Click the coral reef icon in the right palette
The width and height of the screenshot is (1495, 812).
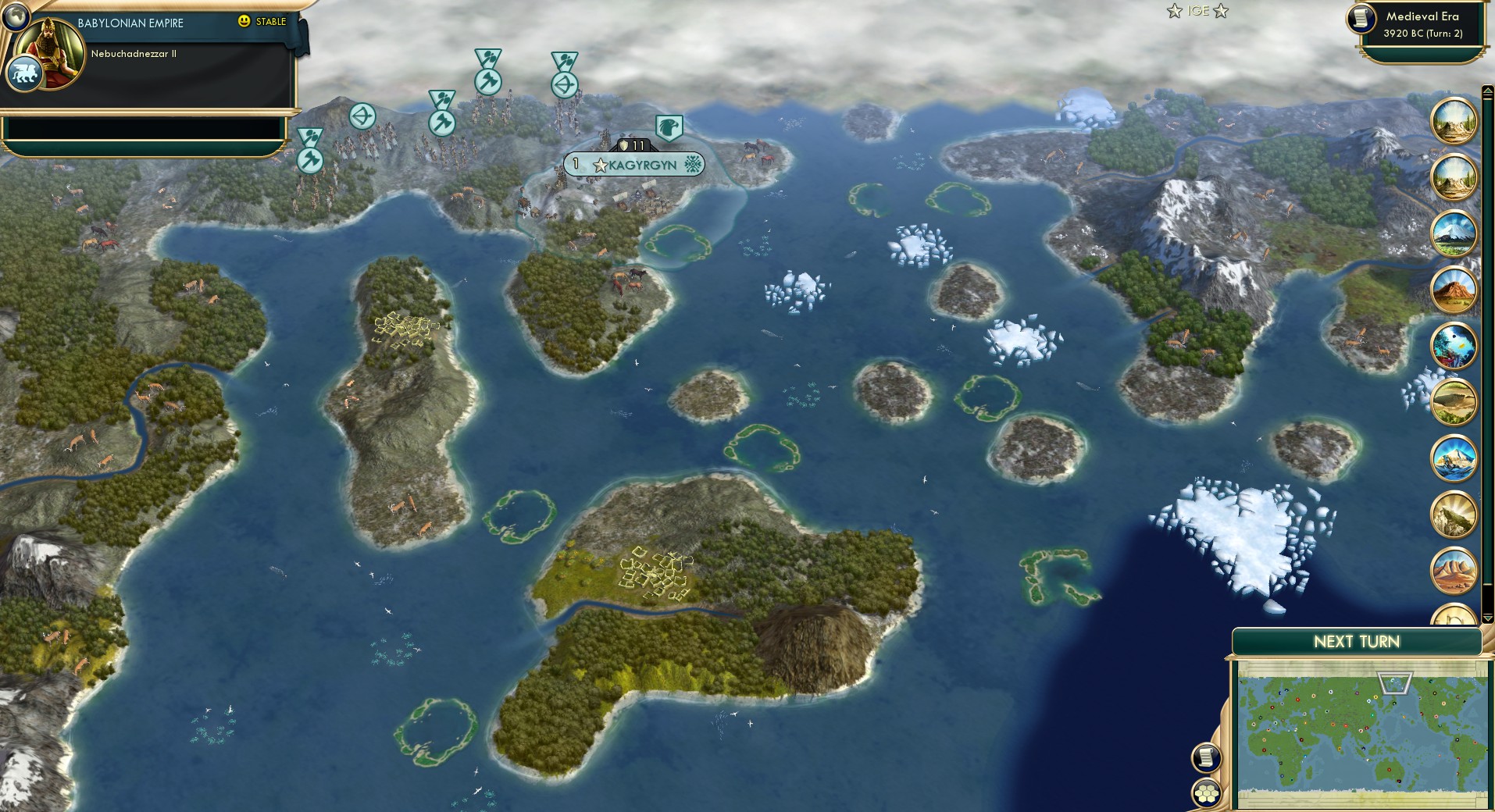[1454, 344]
